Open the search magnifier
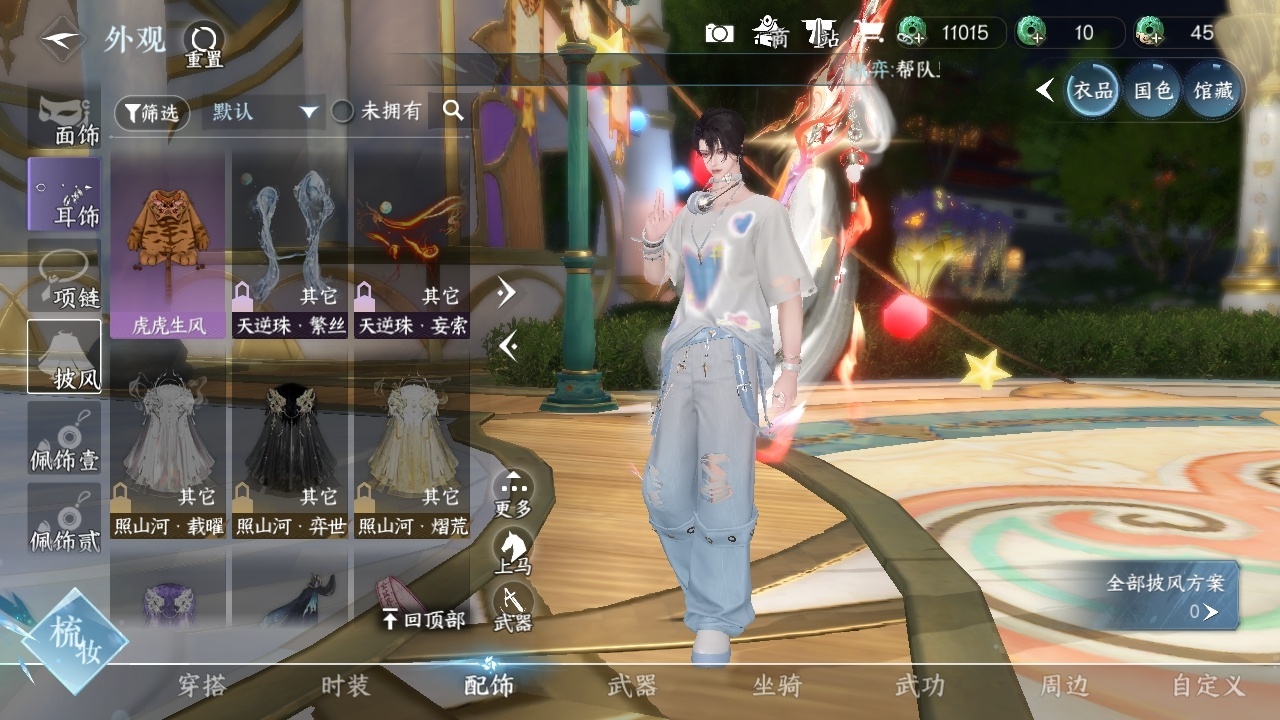This screenshot has width=1280, height=720. 453,111
